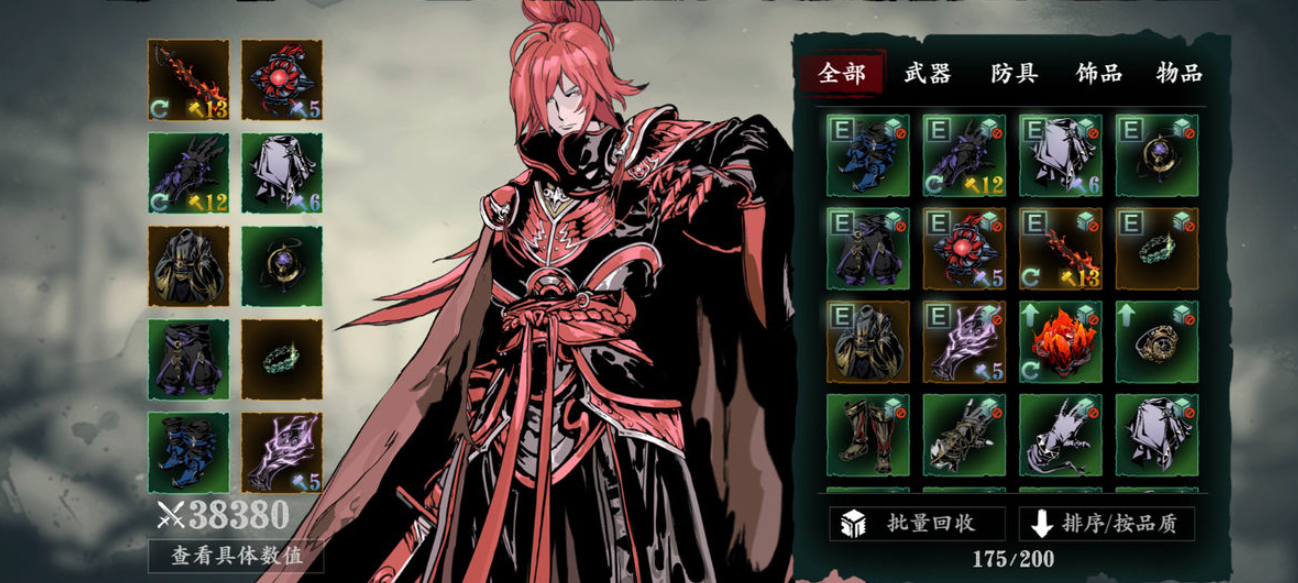The height and width of the screenshot is (583, 1298).
Task: Open 查看具体数值 detailed stats
Action: 236,555
